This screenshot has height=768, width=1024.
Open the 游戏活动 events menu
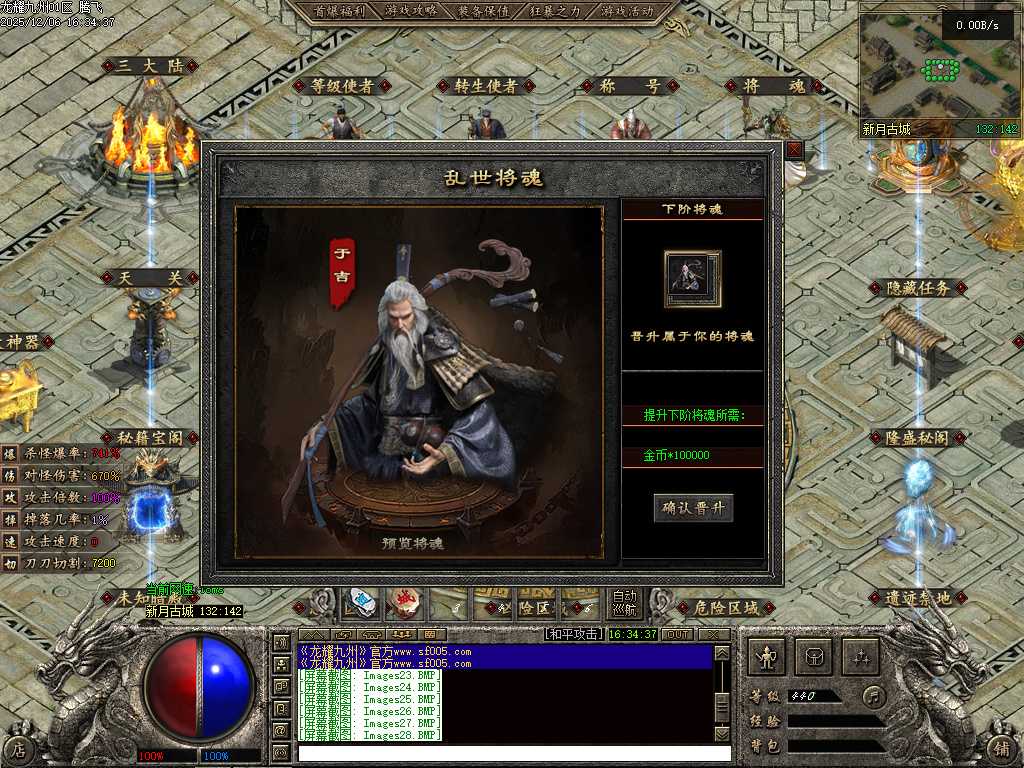627,11
